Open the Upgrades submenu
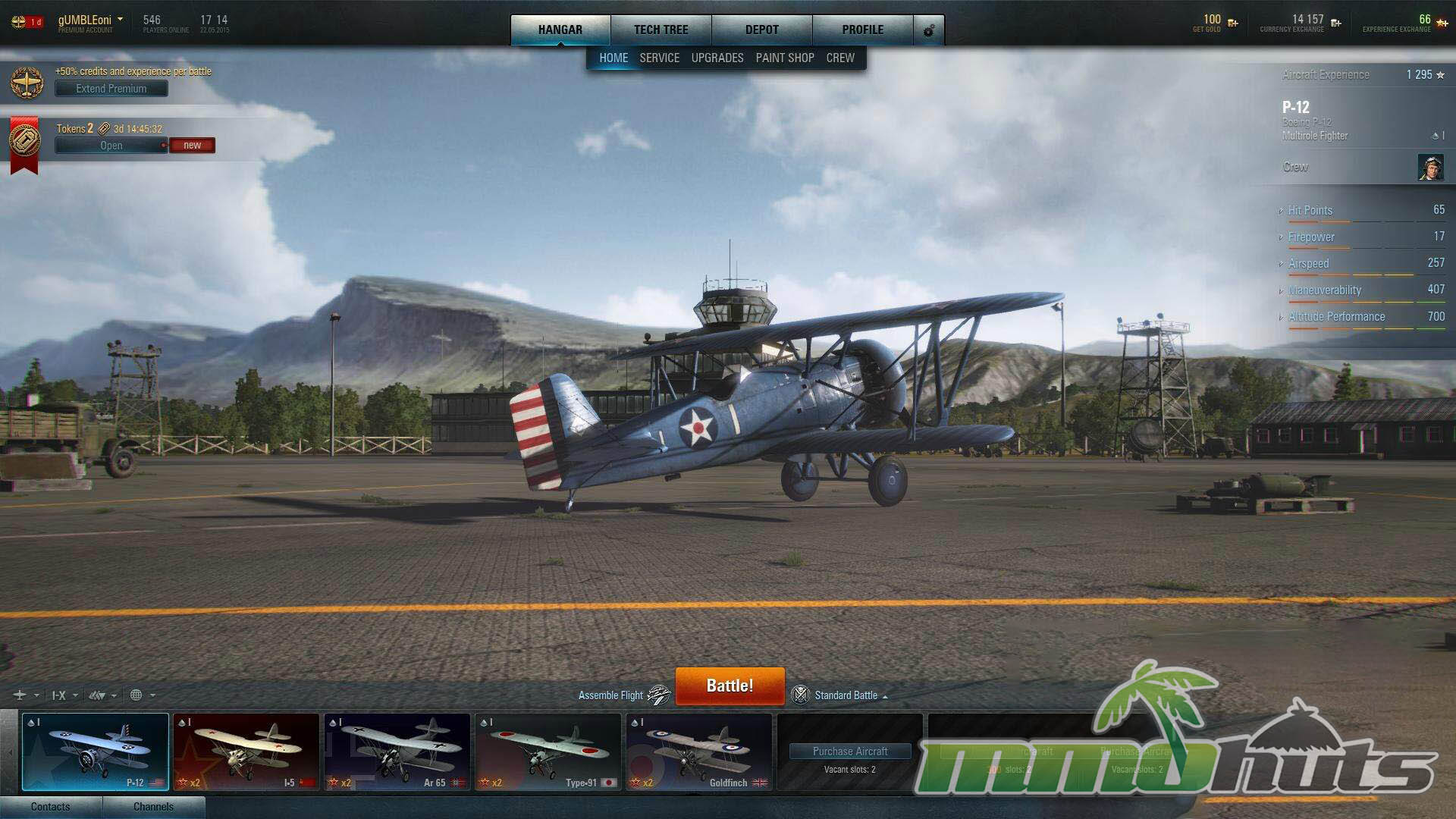1456x819 pixels. point(717,58)
